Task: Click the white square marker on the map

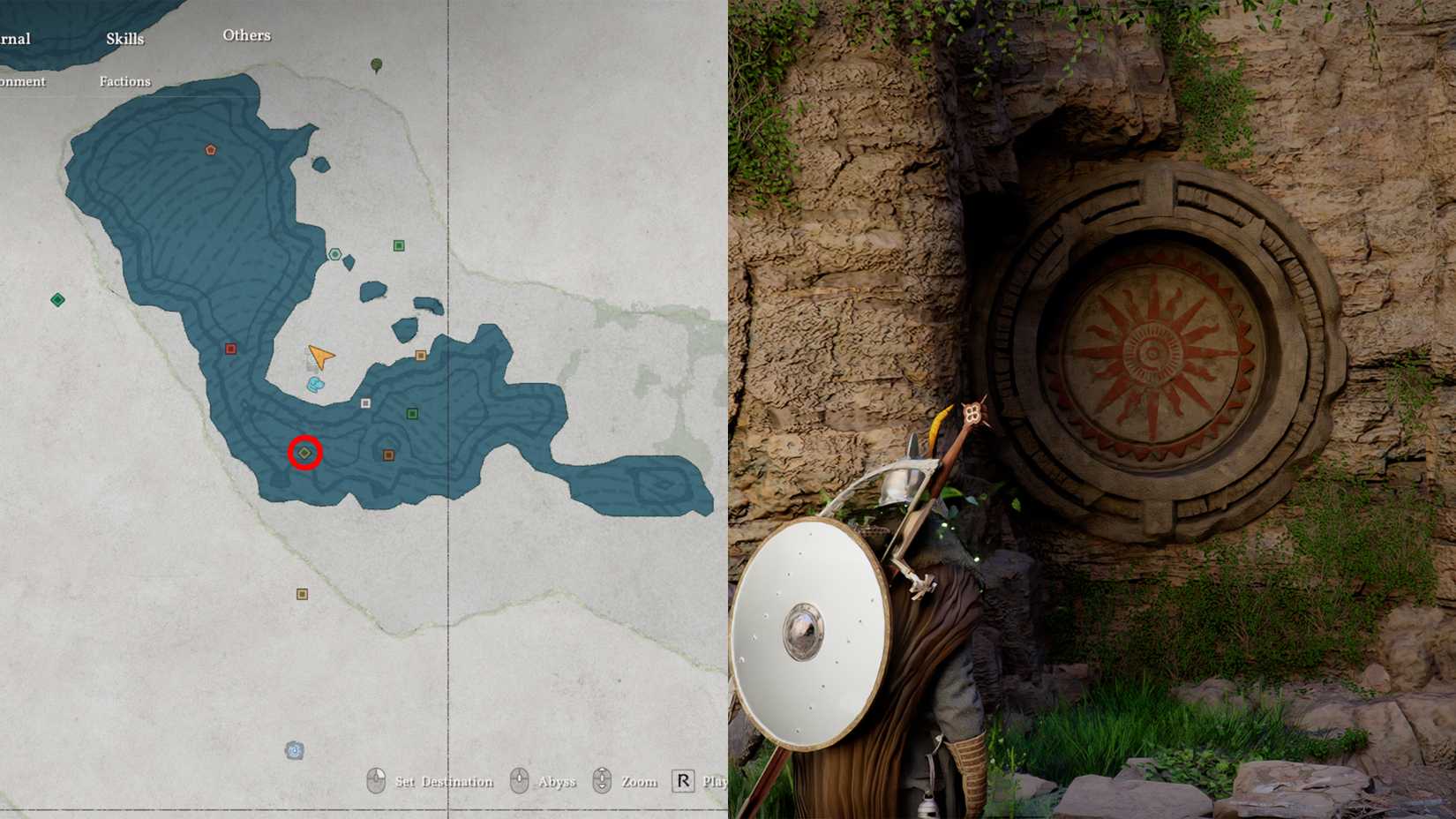Action: tap(364, 403)
